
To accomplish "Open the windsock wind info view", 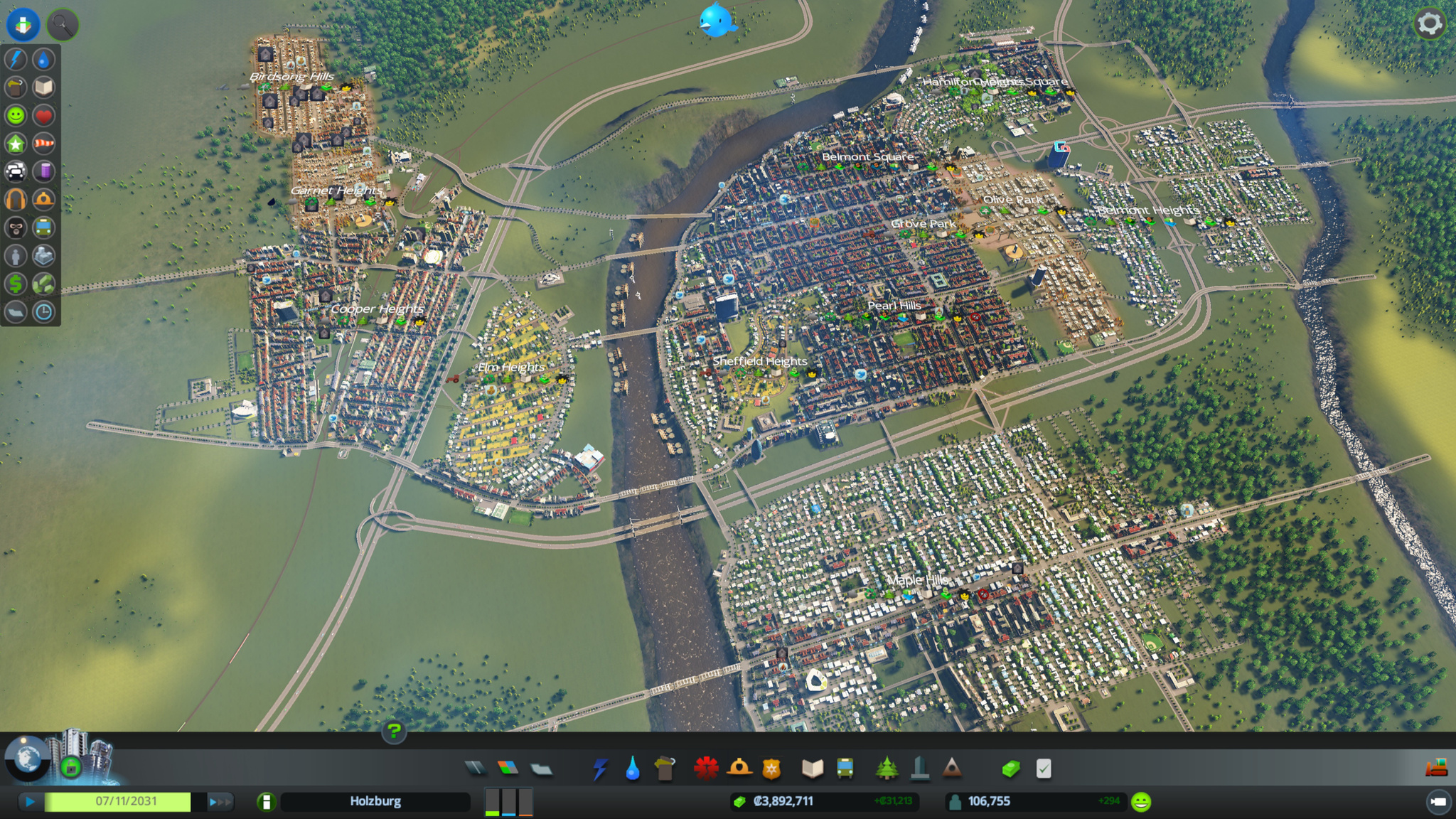I will 43,144.
